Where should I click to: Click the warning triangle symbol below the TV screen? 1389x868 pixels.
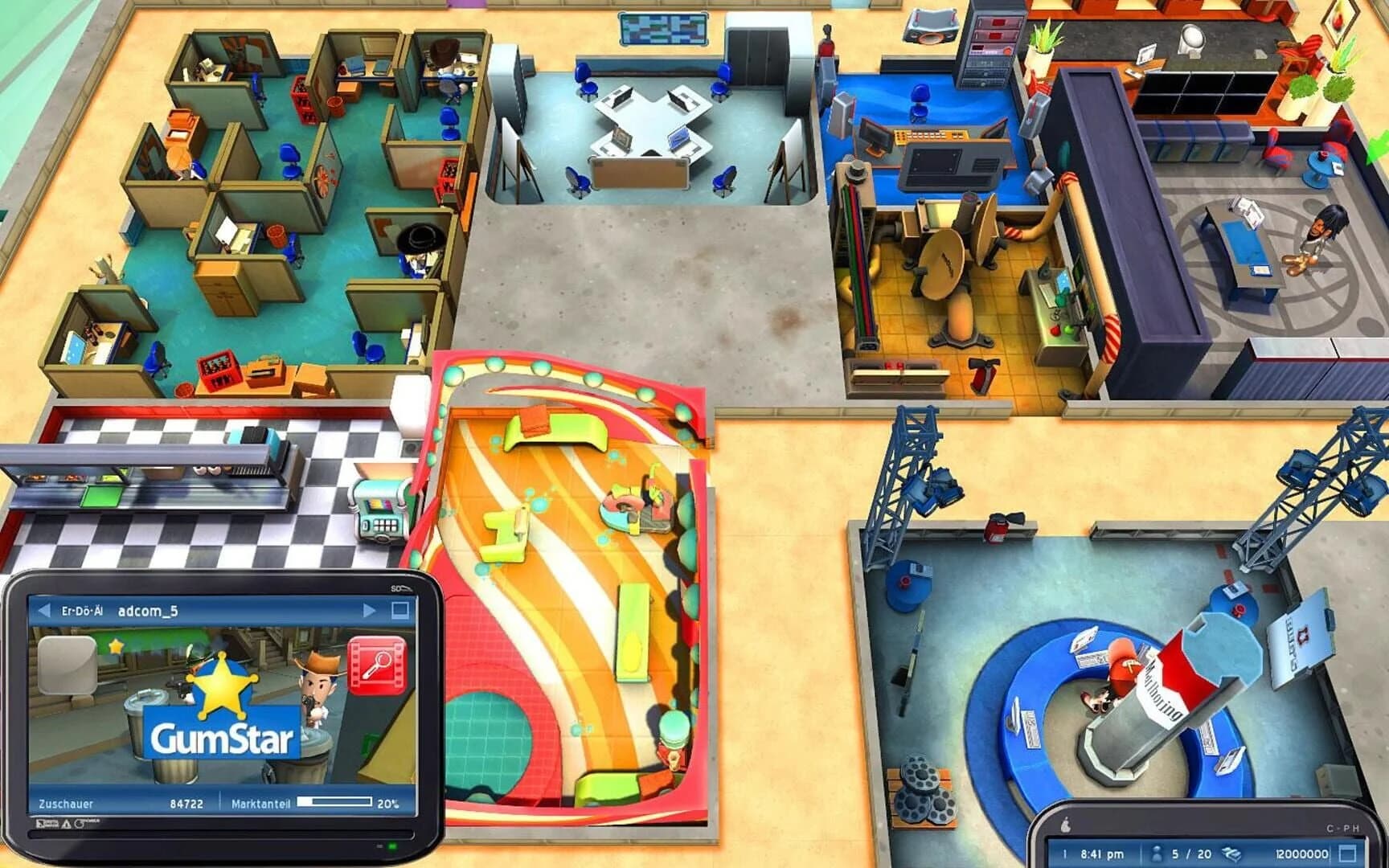point(65,824)
